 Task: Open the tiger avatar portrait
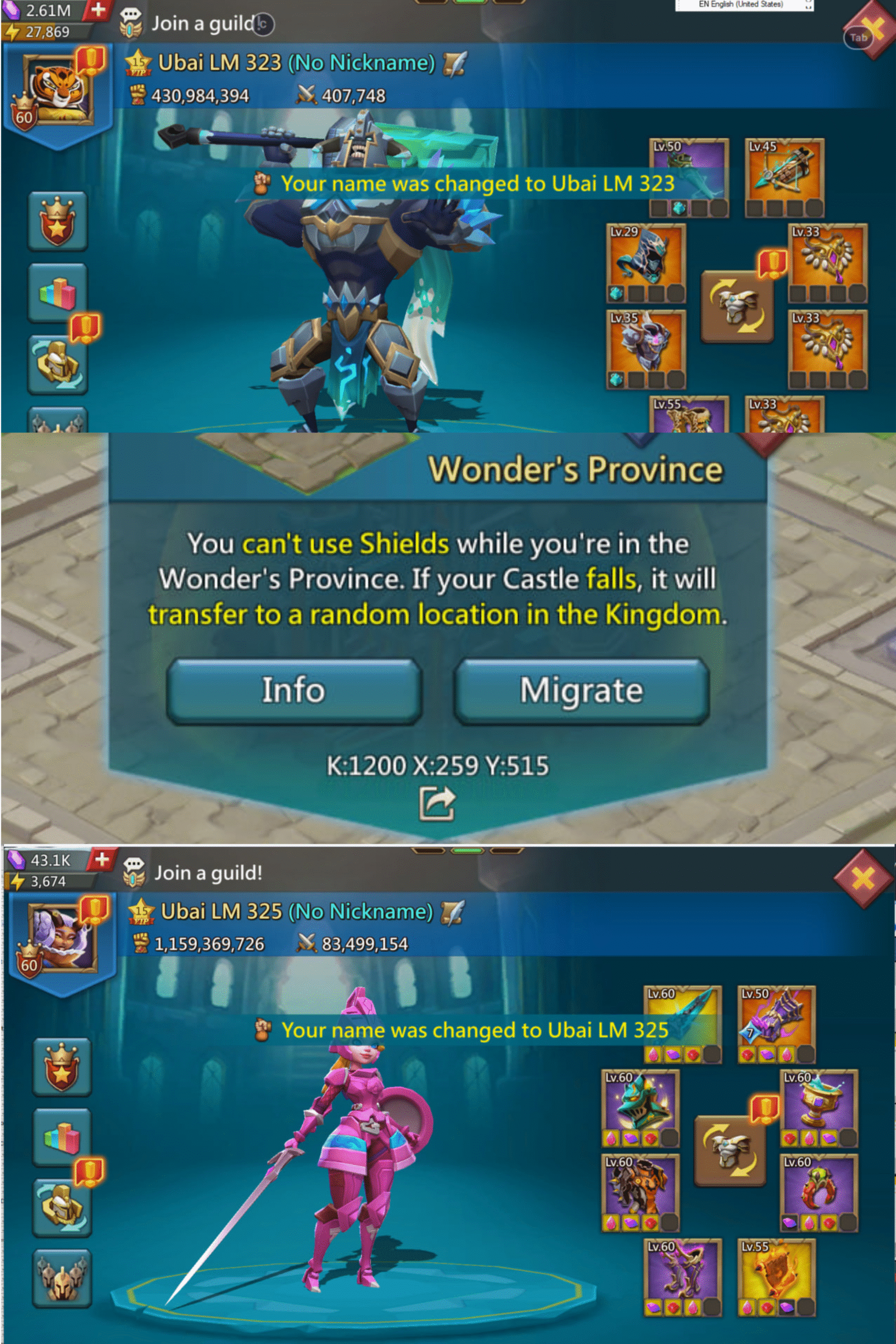(57, 89)
